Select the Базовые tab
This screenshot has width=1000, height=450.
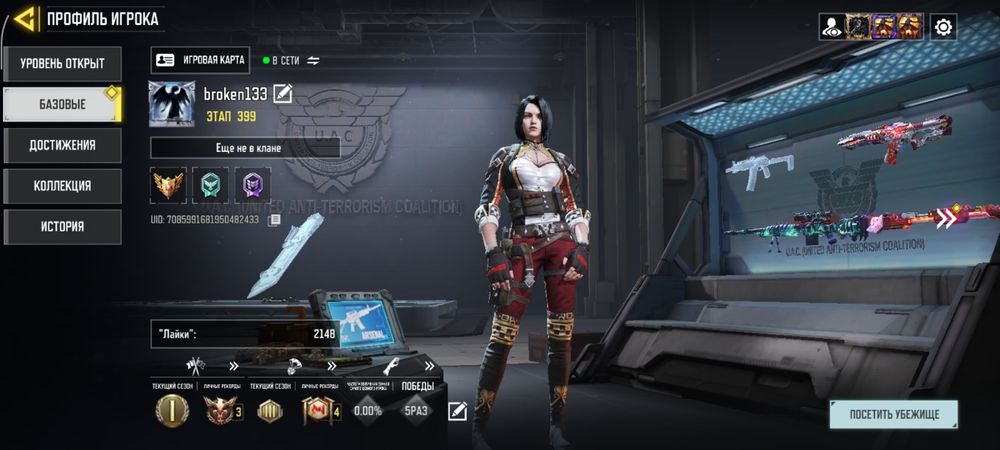(61, 104)
